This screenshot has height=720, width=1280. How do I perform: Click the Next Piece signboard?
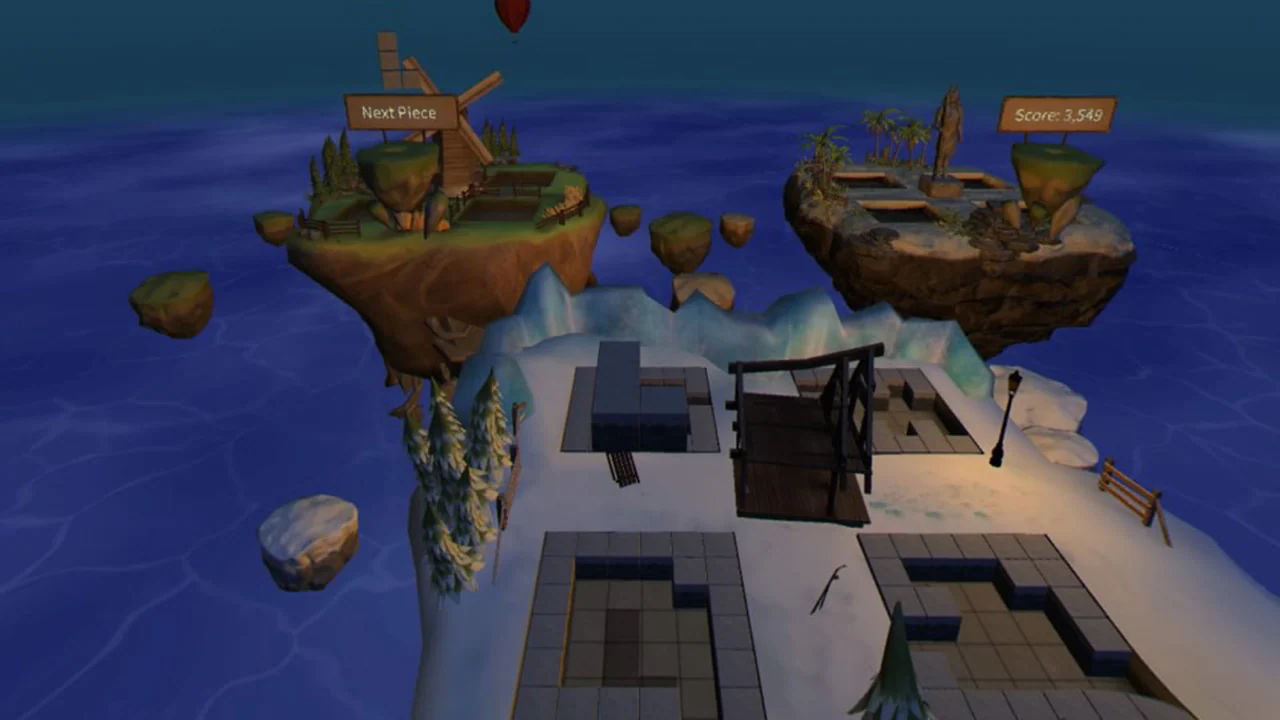(x=400, y=112)
